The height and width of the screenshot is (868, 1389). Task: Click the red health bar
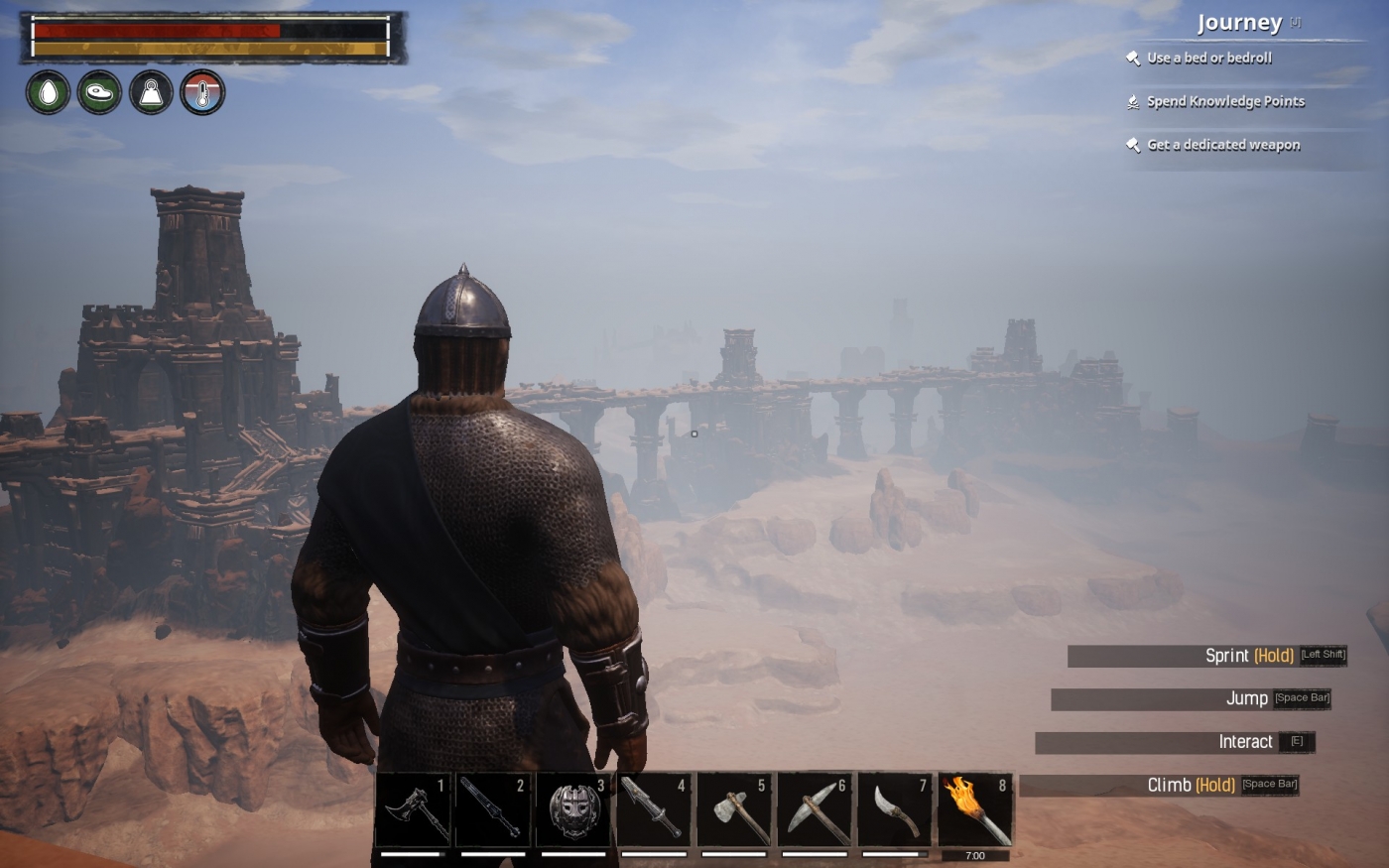point(154,31)
